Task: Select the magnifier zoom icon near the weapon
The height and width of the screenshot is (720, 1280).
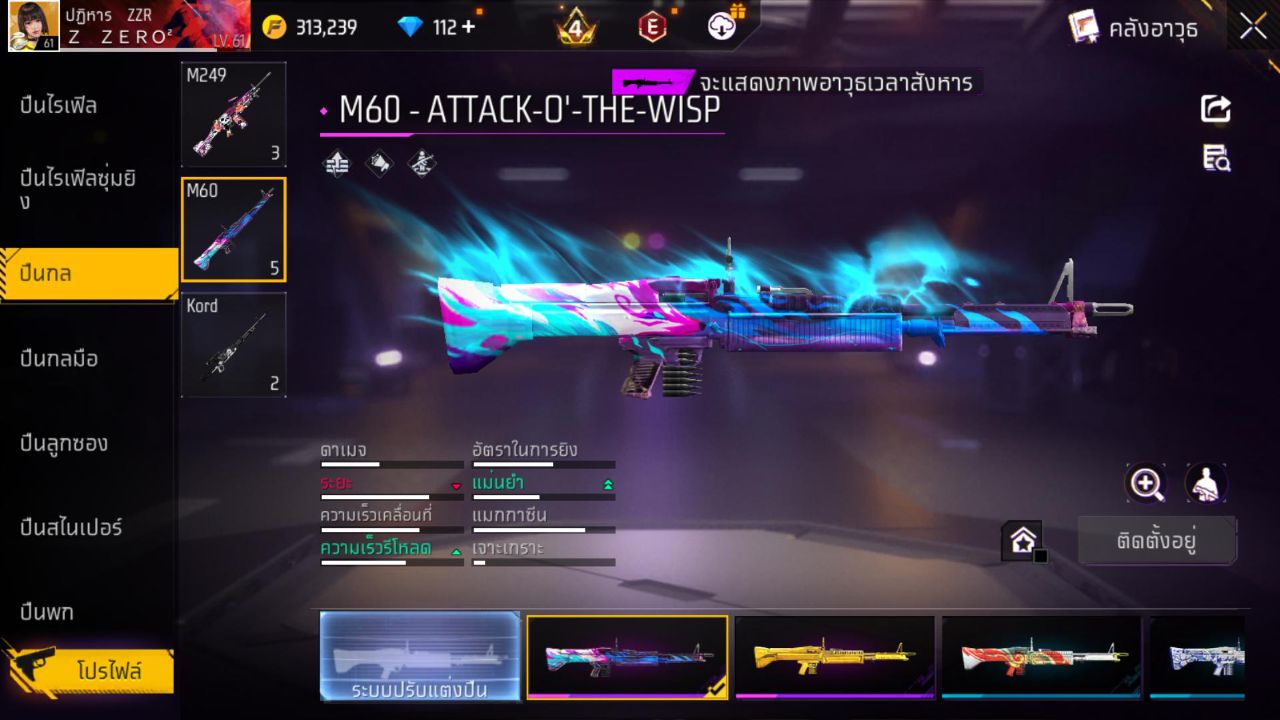Action: tap(1146, 484)
